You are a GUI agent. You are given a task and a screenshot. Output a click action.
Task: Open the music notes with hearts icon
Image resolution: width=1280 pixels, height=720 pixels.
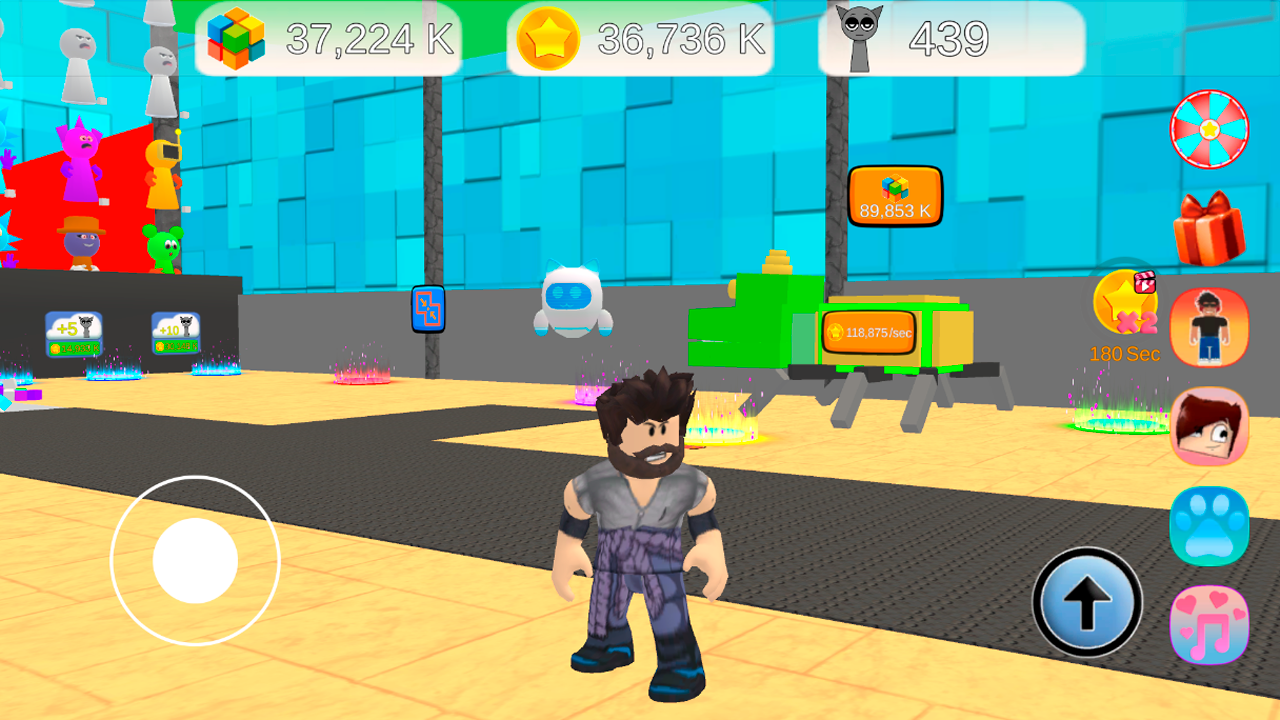(1209, 623)
